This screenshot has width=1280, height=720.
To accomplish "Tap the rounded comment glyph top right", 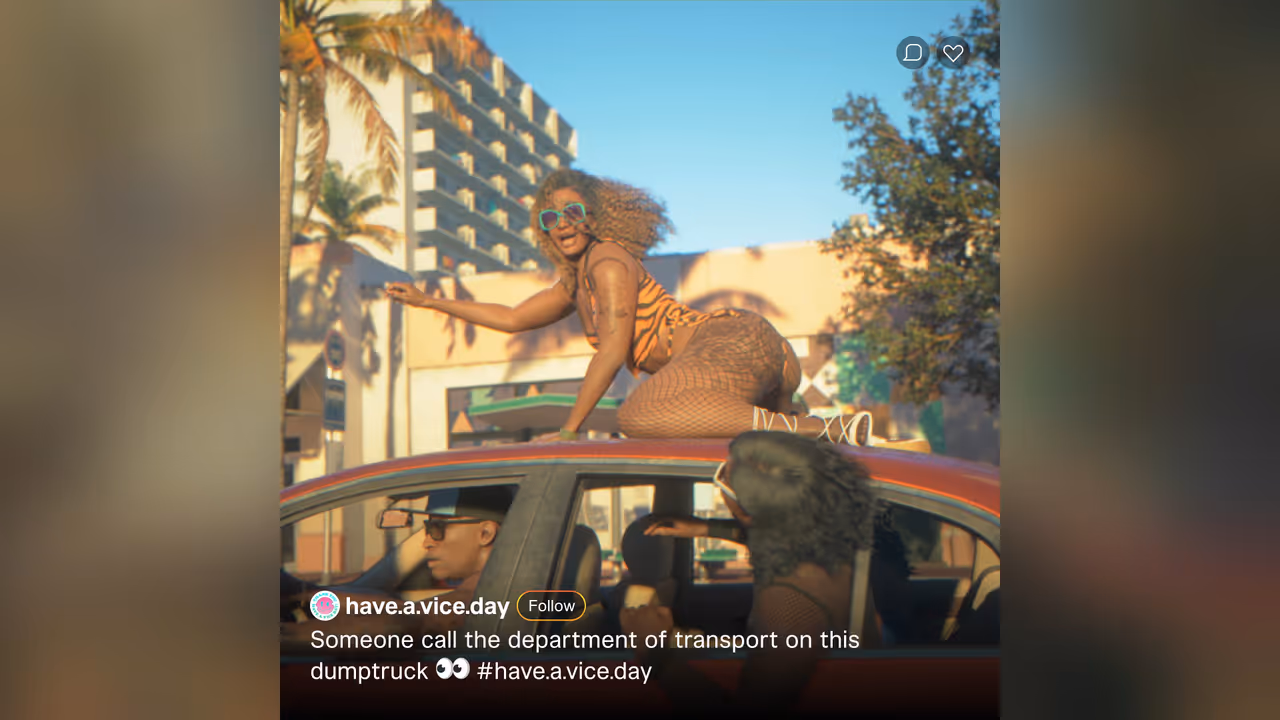I will (x=912, y=52).
